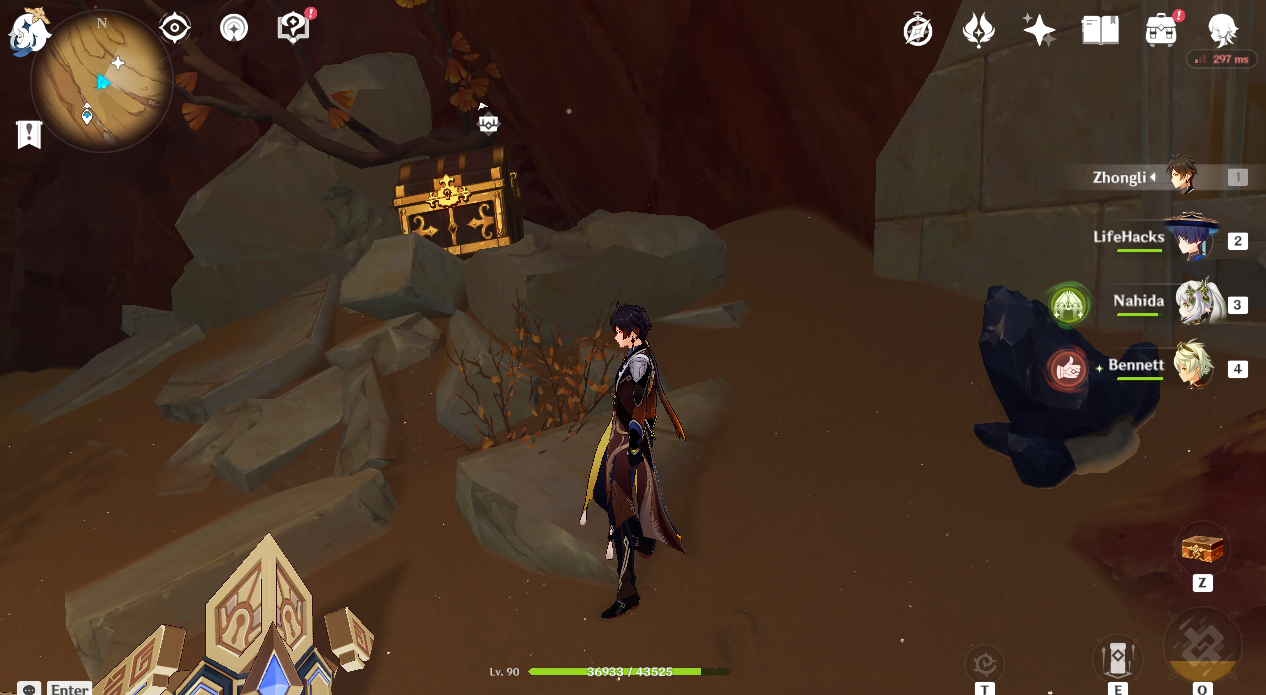This screenshot has height=695, width=1266.
Task: Switch to Bennett
Action: [x=1194, y=367]
